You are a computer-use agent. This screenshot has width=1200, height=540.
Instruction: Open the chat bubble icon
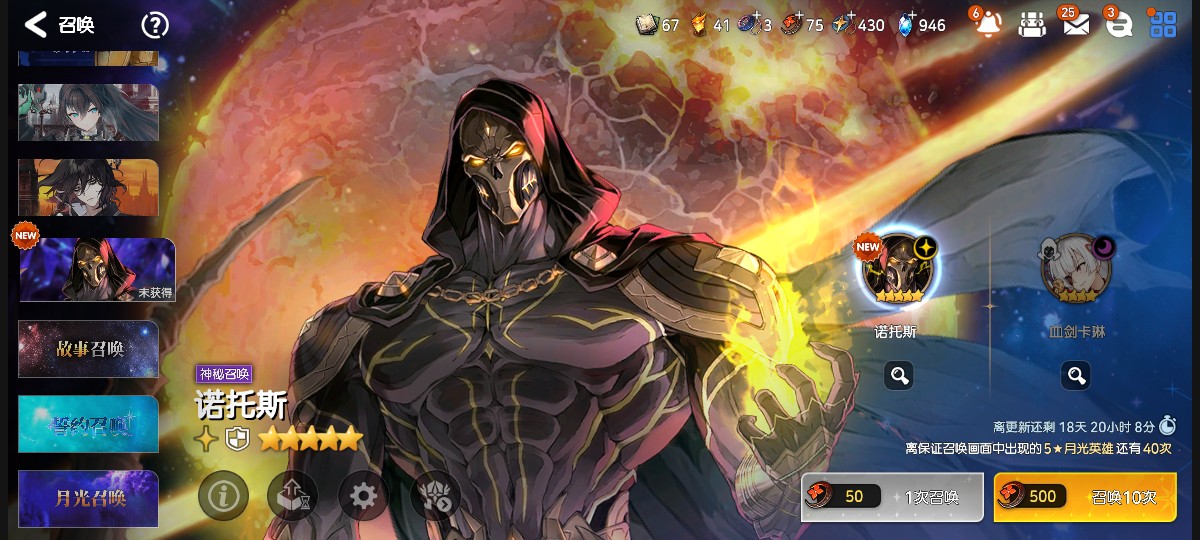click(x=1118, y=25)
